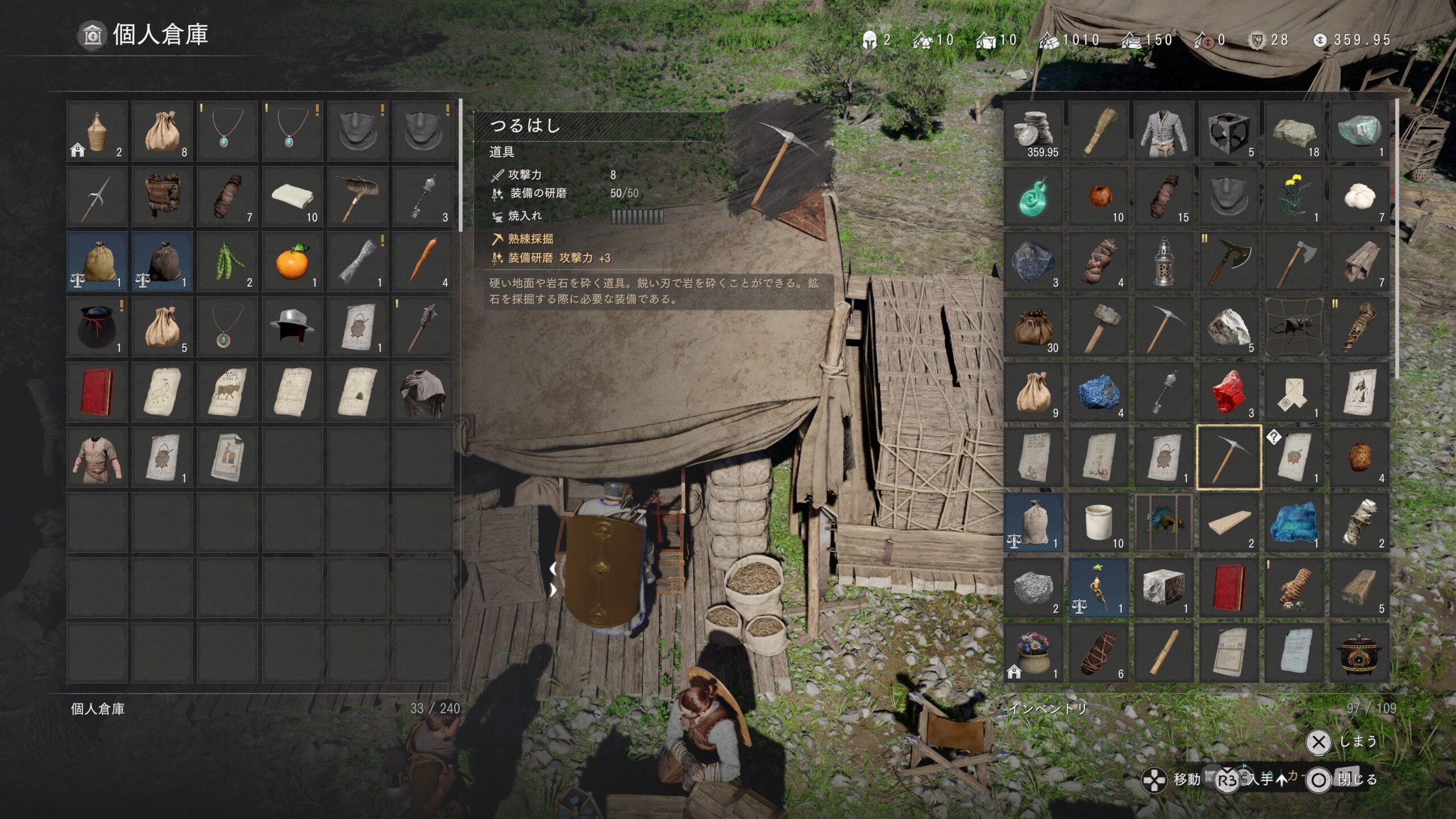Select the lantern in inventory

(x=1164, y=262)
